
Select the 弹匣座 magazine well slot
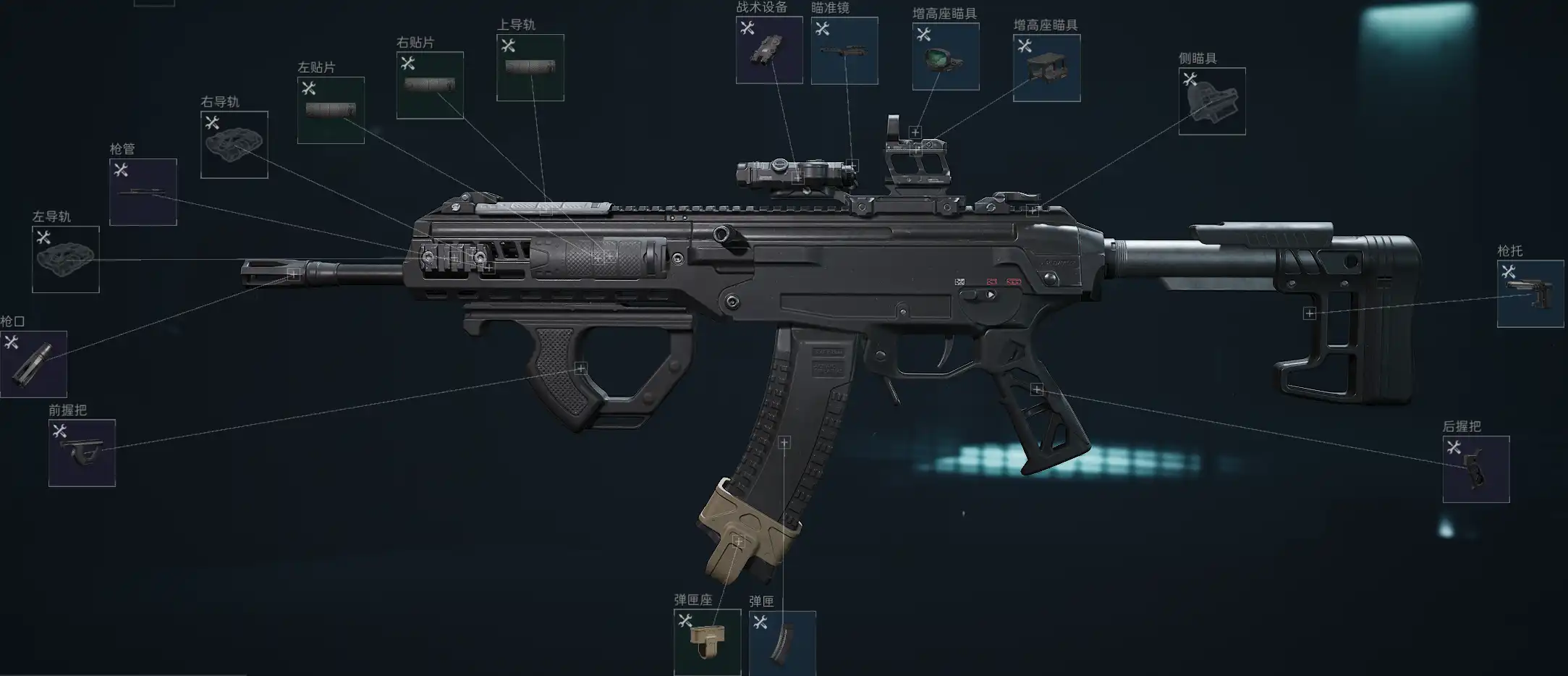click(707, 642)
